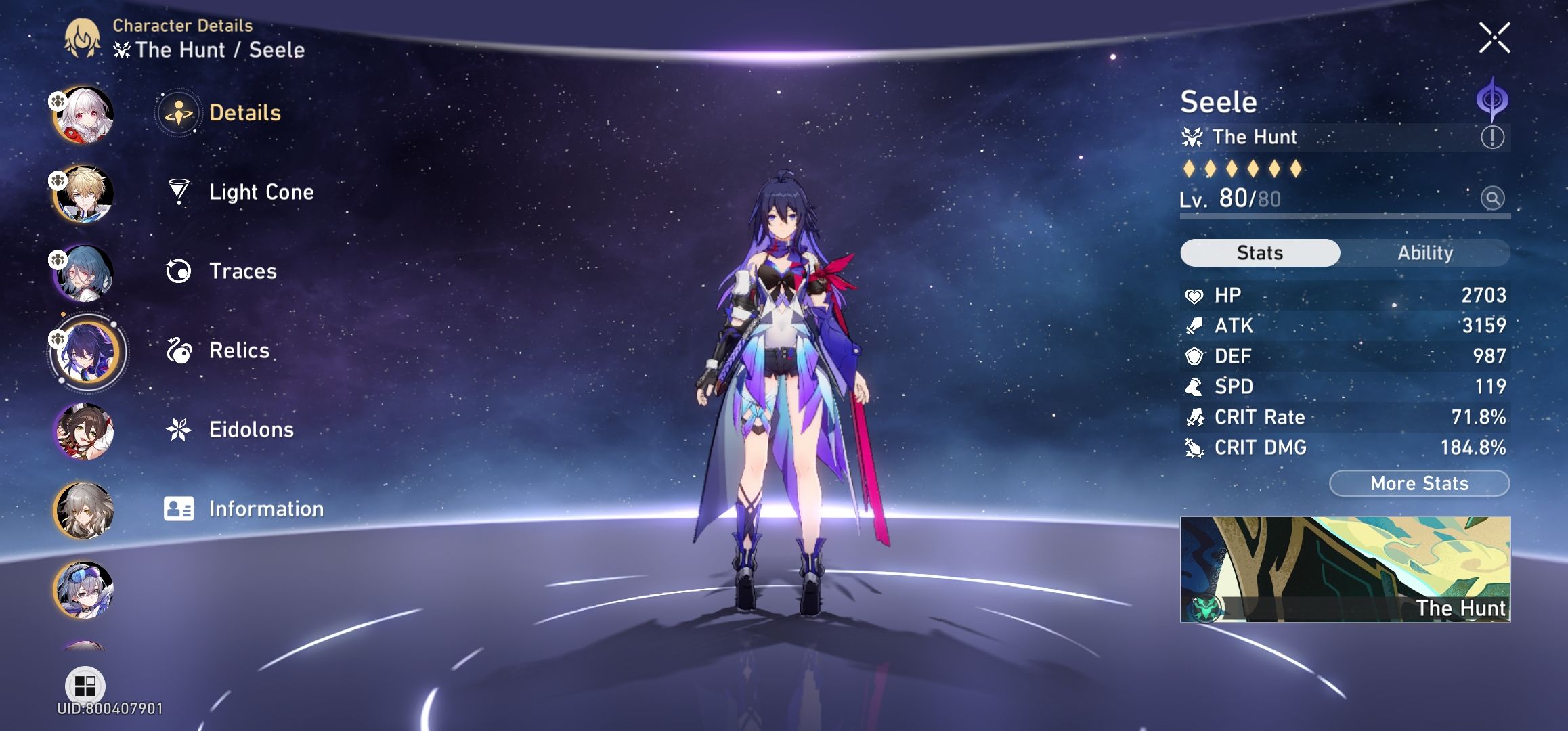The image size is (1568, 731).
Task: Open More Stats
Action: click(x=1418, y=483)
